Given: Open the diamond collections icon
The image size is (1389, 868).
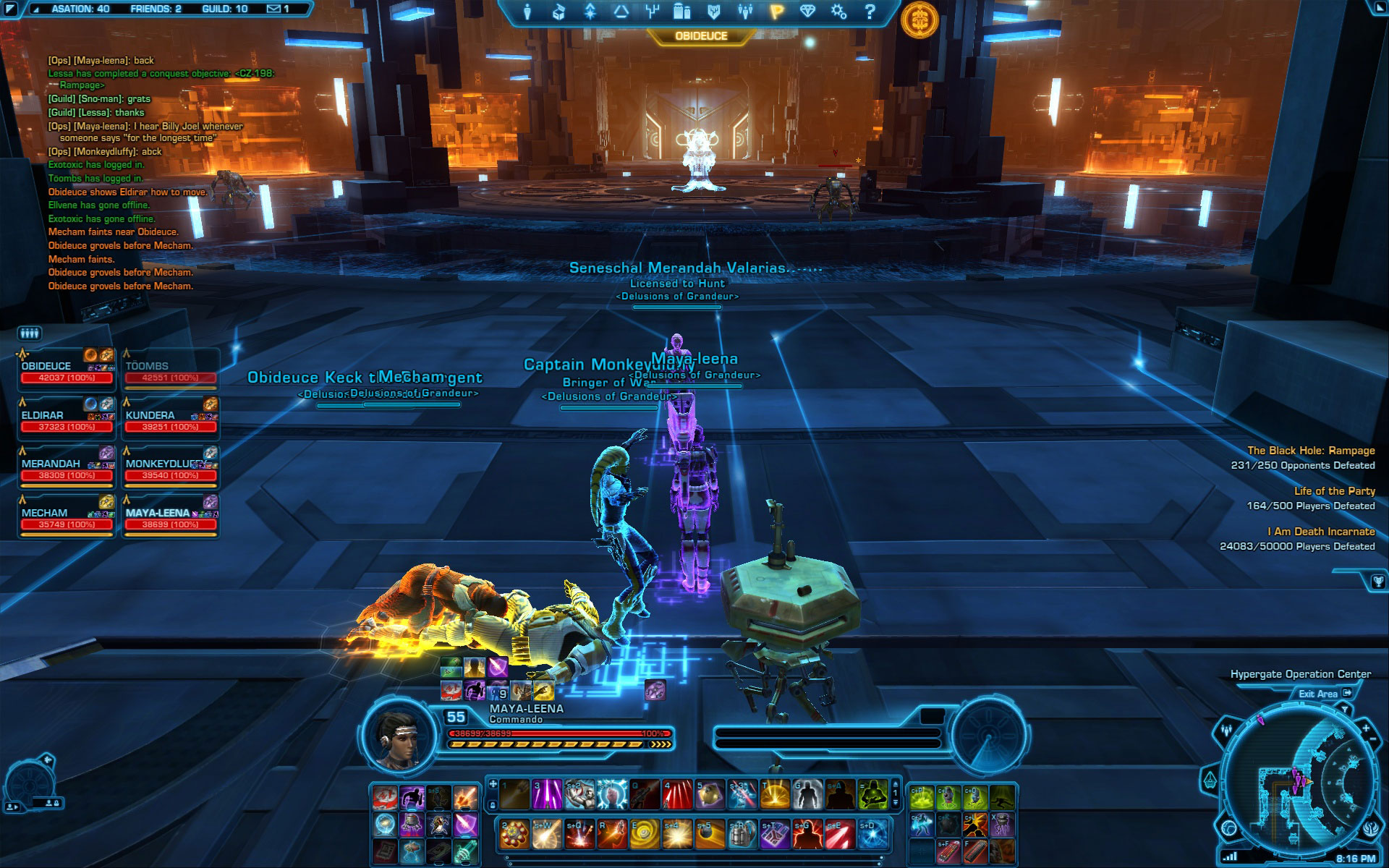Looking at the screenshot, I should (807, 12).
